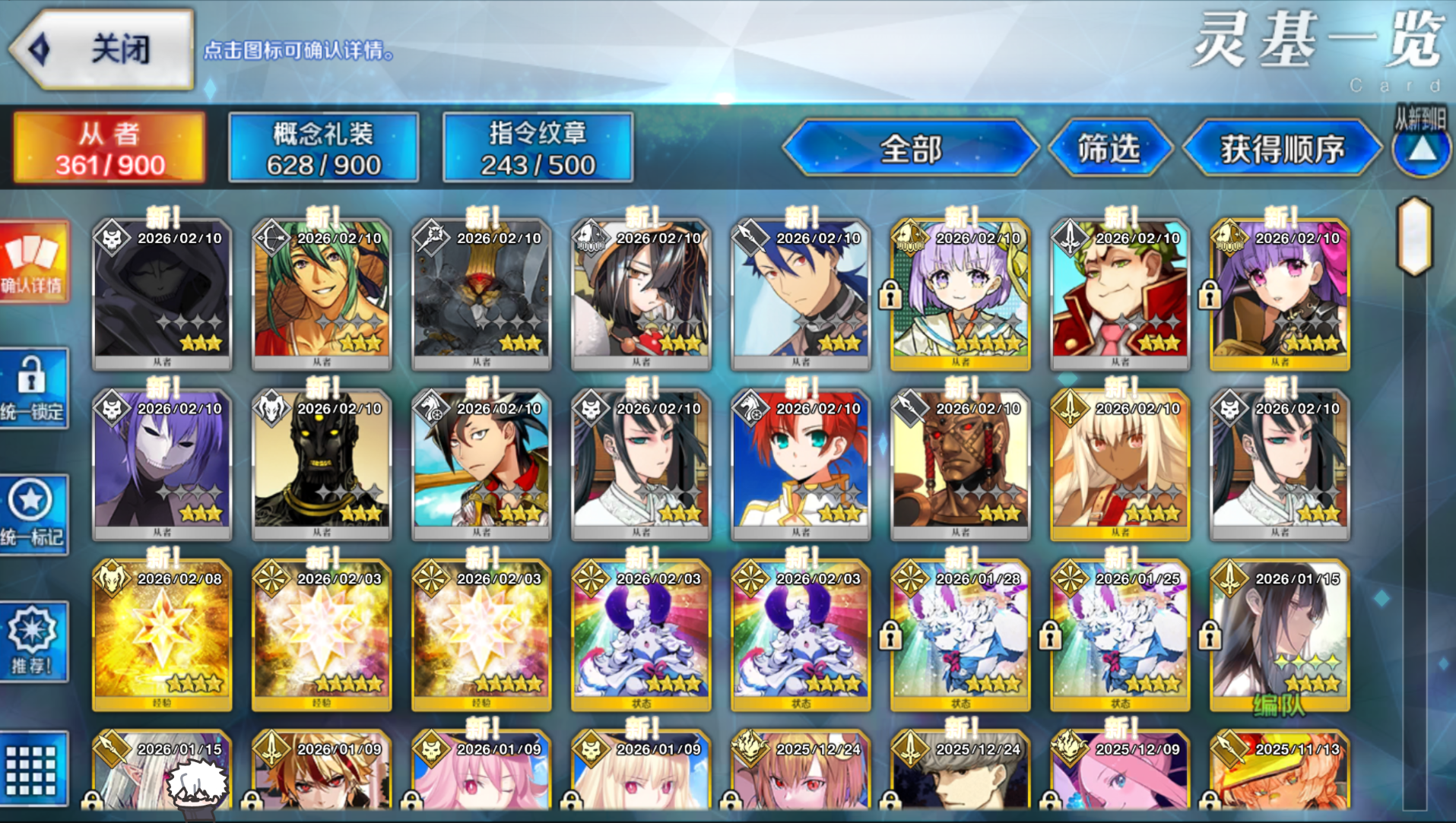1456x823 pixels.
Task: Choose the red-haired rider in blue card
Action: (x=801, y=464)
